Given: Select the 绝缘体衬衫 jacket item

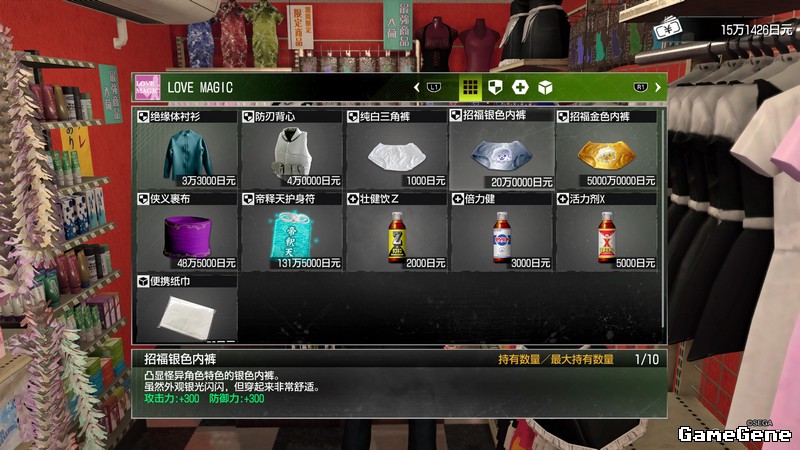Looking at the screenshot, I should pyautogui.click(x=186, y=152).
